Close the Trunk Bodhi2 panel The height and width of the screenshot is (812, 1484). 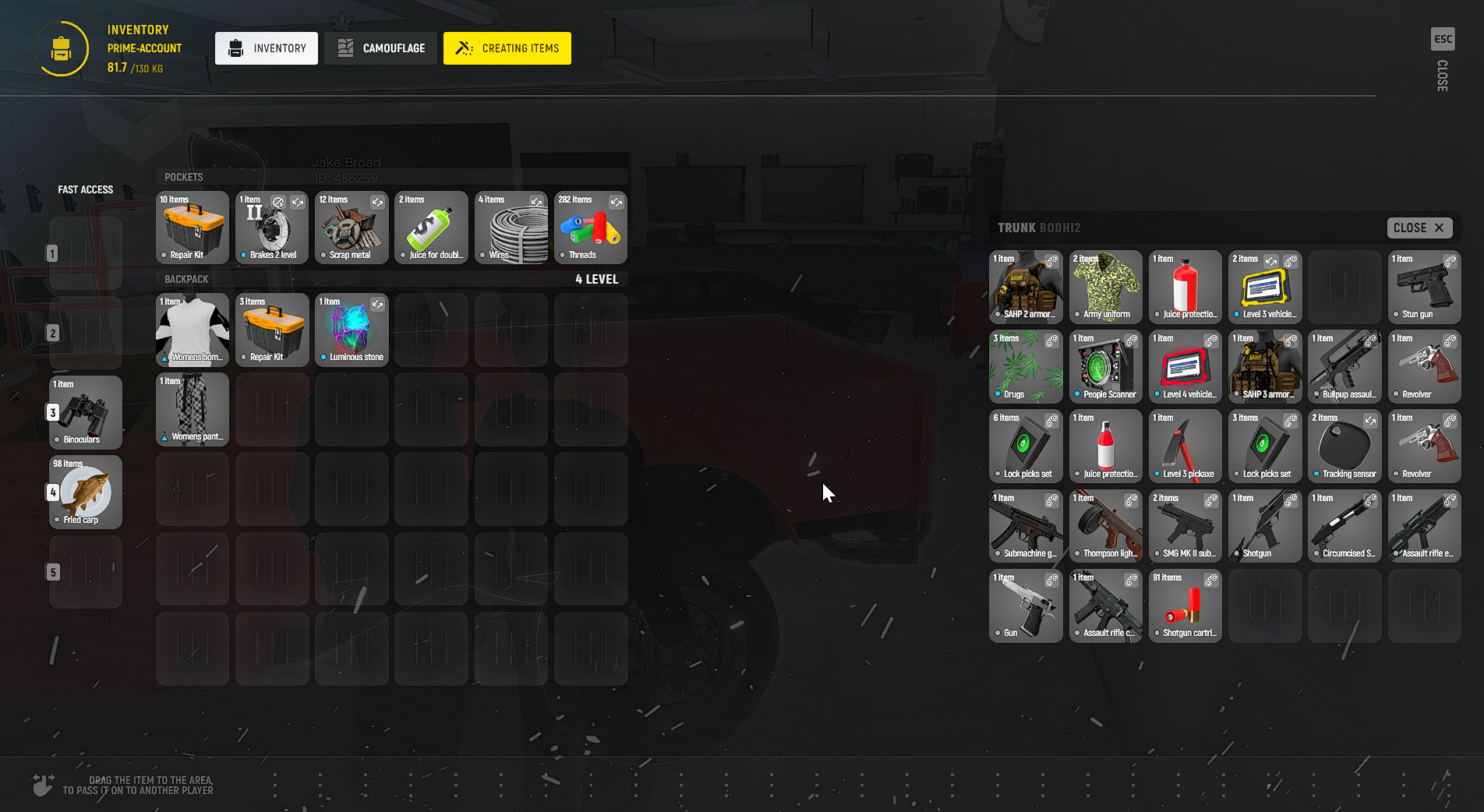click(x=1419, y=228)
